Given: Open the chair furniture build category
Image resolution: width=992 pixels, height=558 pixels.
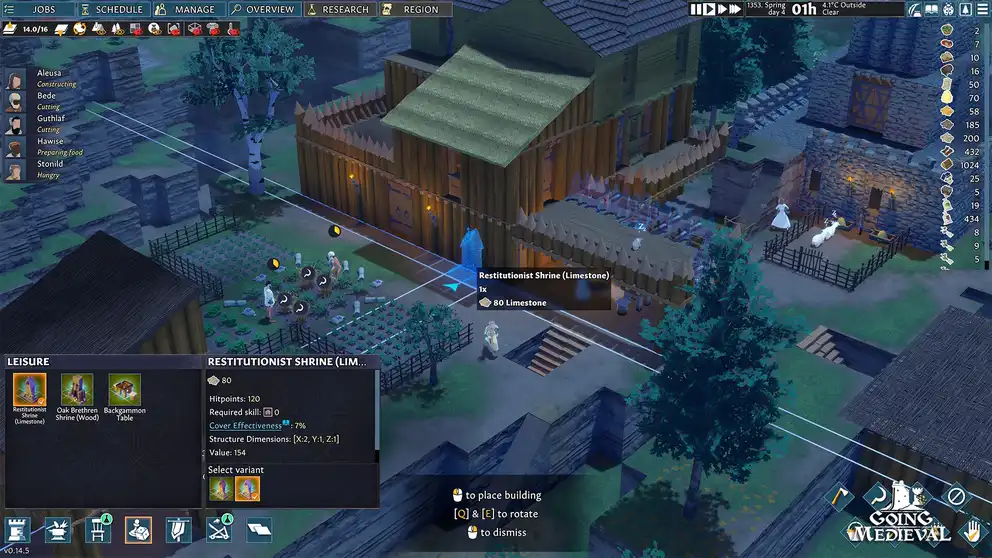Looking at the screenshot, I should pos(97,529).
